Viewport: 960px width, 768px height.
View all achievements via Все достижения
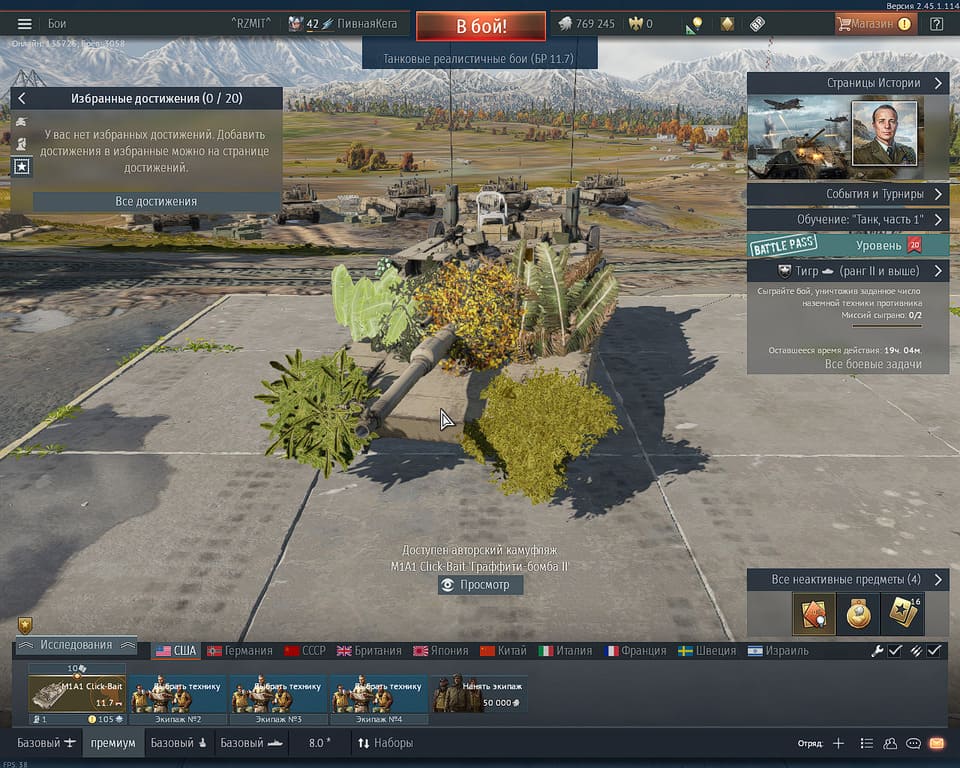tap(156, 201)
